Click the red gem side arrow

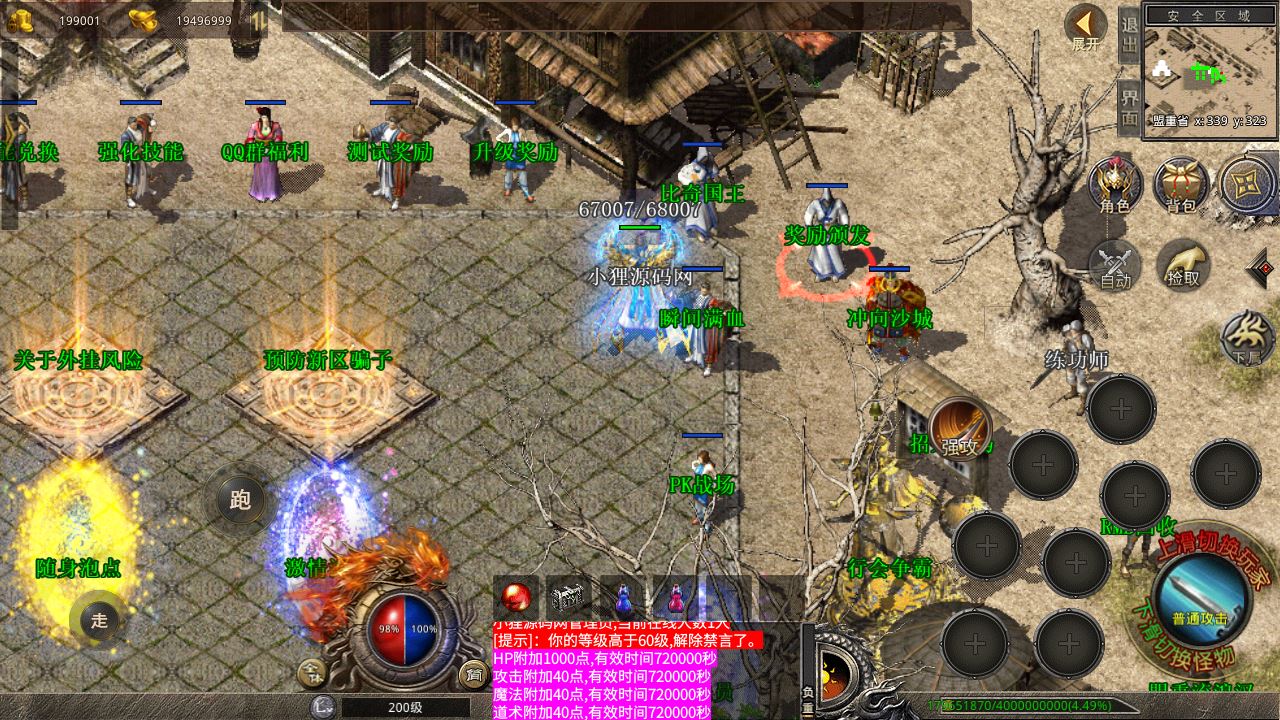[x=1261, y=268]
